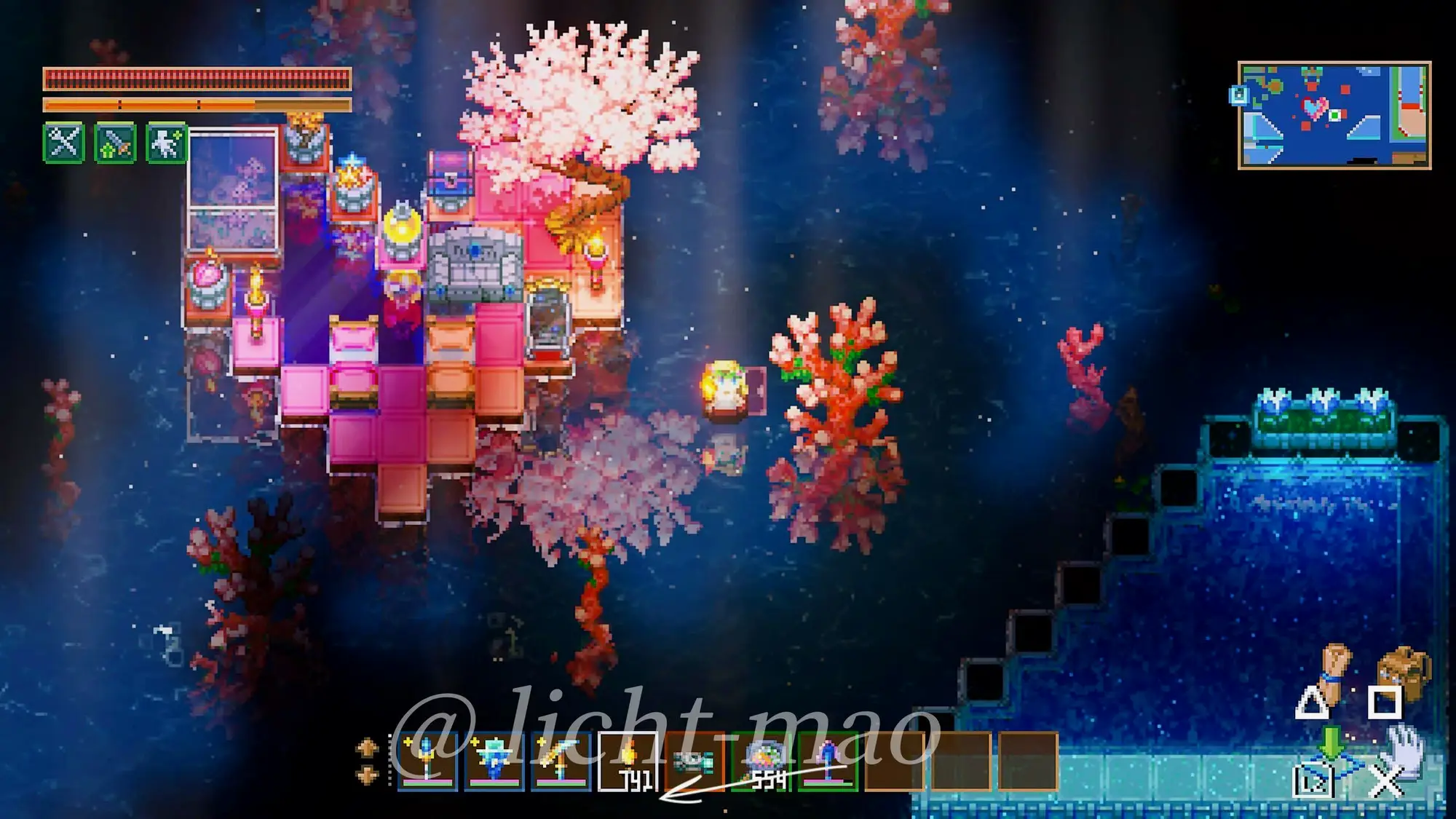Screen dimensions: 1456x819
Task: Select the blue hatted figure hotbar slot
Action: click(494, 762)
